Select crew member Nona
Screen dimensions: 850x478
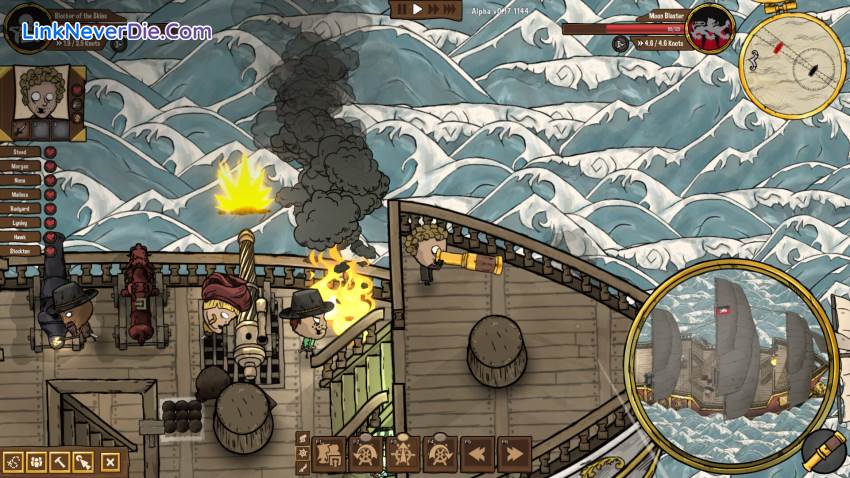[22, 181]
